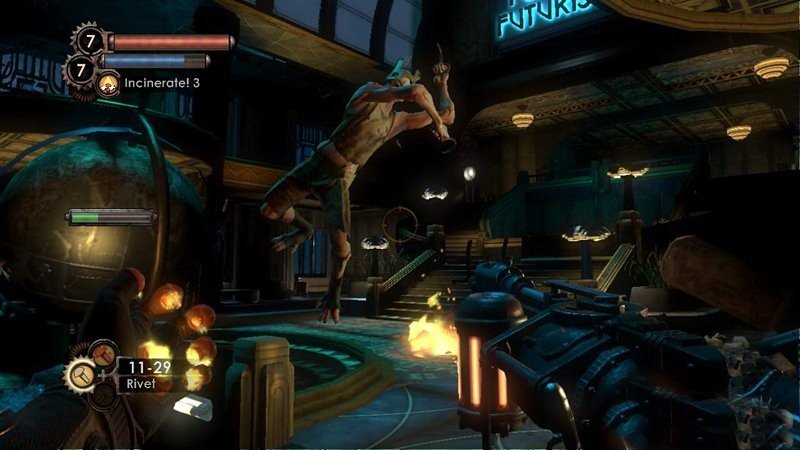Choose the highlighted standard Rivet ammo icon
Screen dimensions: 800x450
(81, 374)
